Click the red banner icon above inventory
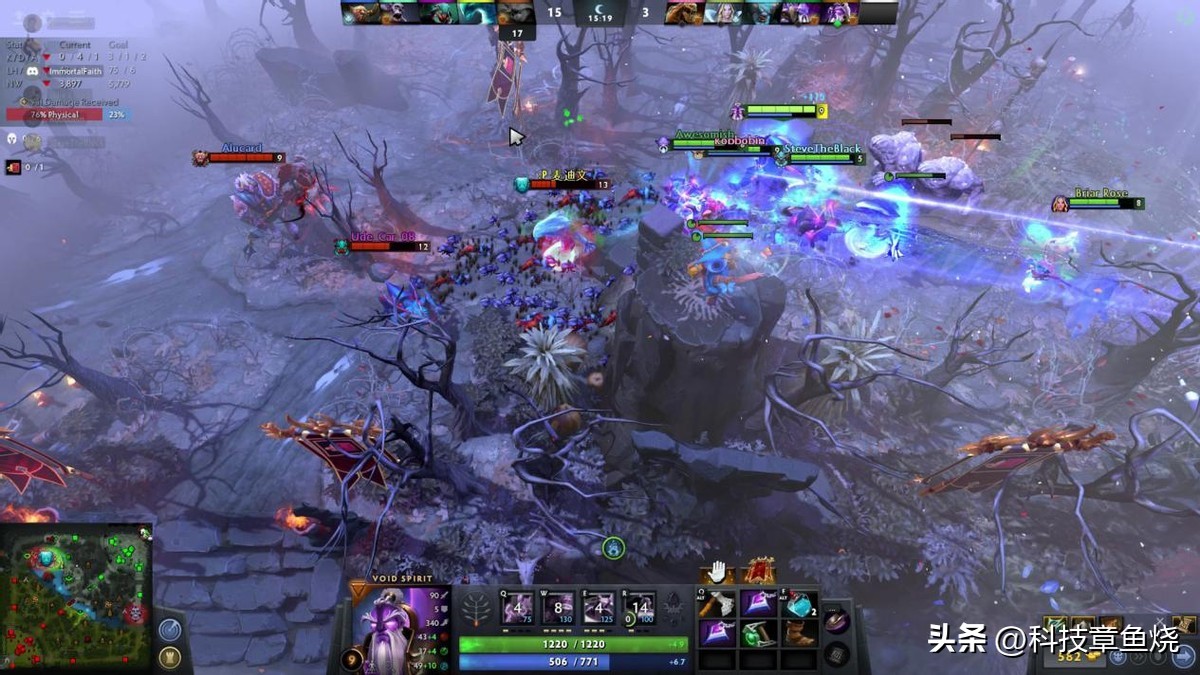 [760, 573]
